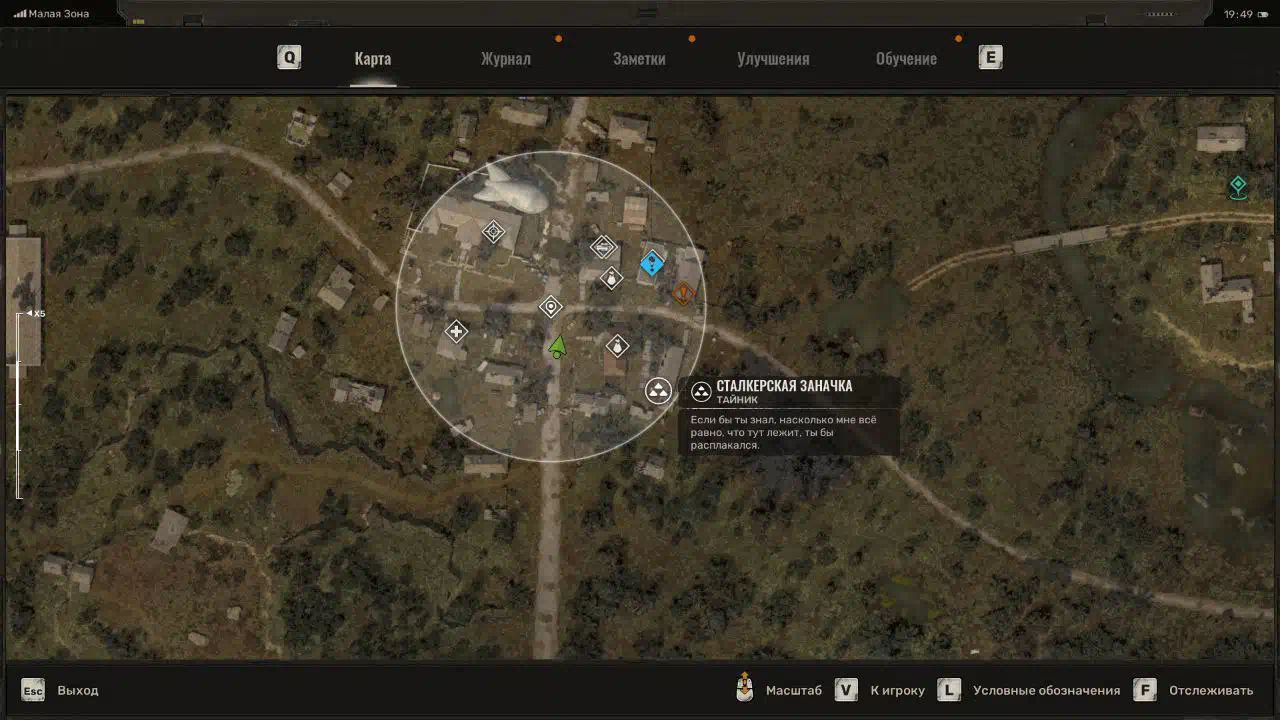This screenshot has height=720, width=1280.
Task: Choose the vehicle icon map marker
Action: 603,246
